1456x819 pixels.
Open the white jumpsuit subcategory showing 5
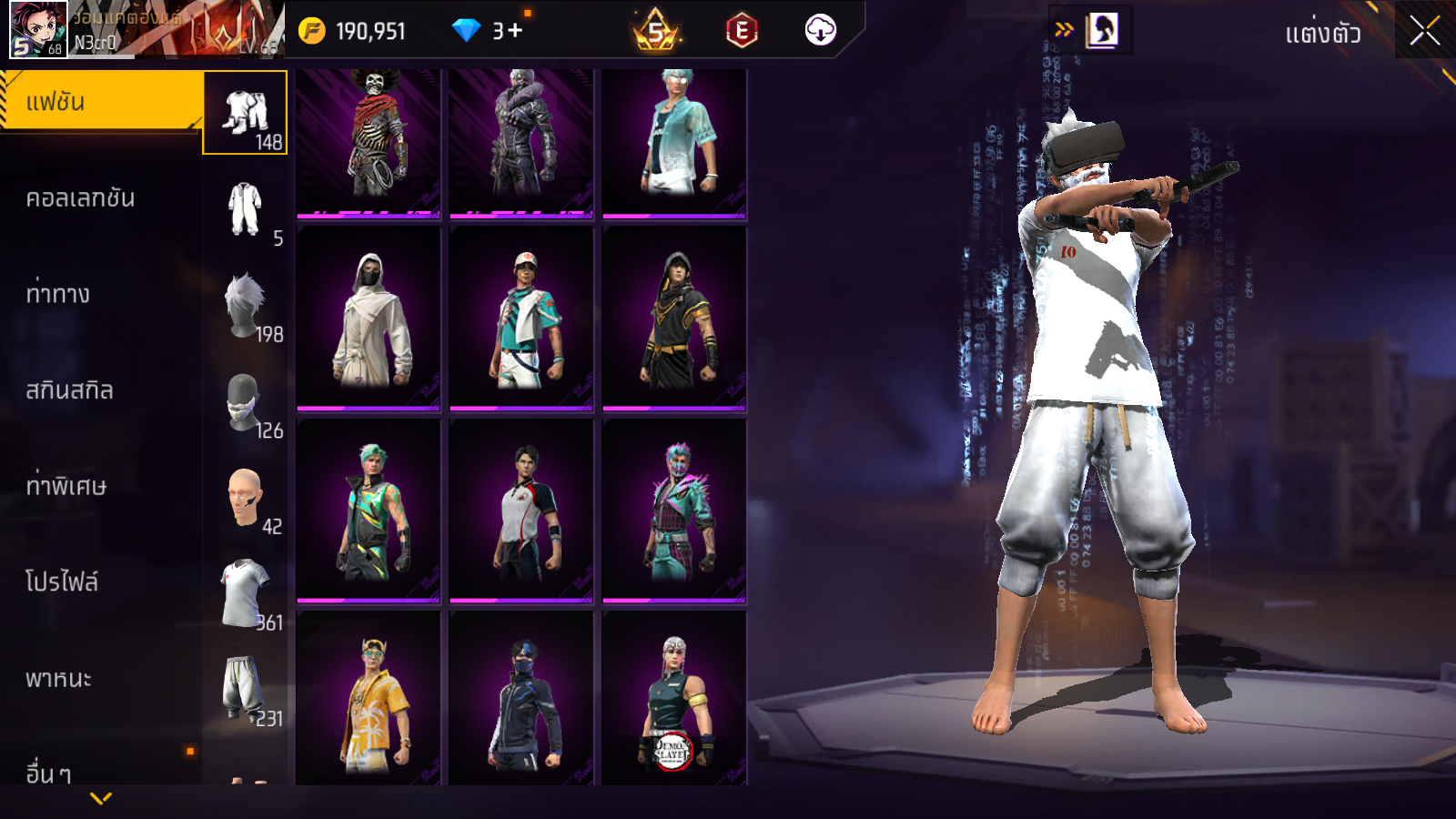tap(245, 210)
